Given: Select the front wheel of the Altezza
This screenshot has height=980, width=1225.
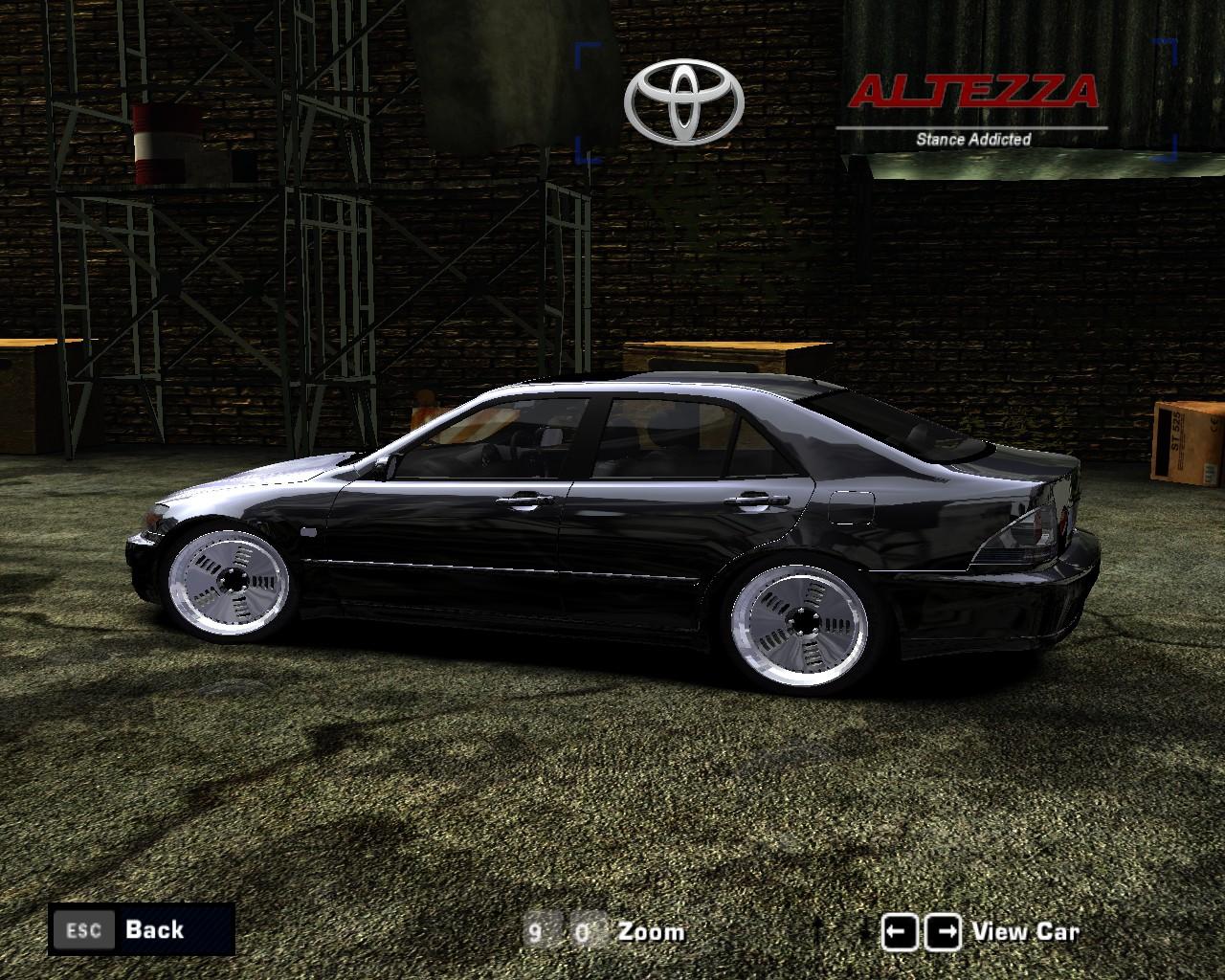Looking at the screenshot, I should [x=233, y=584].
